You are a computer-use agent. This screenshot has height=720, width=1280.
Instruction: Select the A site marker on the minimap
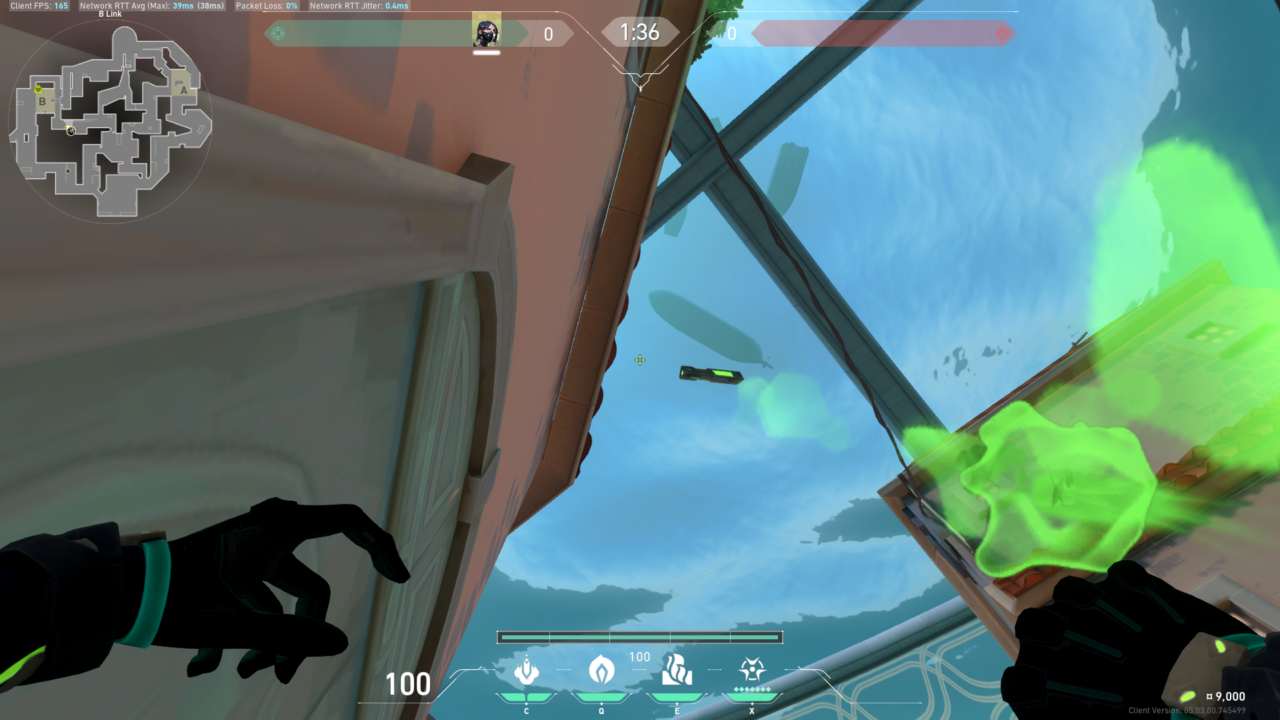(x=182, y=88)
